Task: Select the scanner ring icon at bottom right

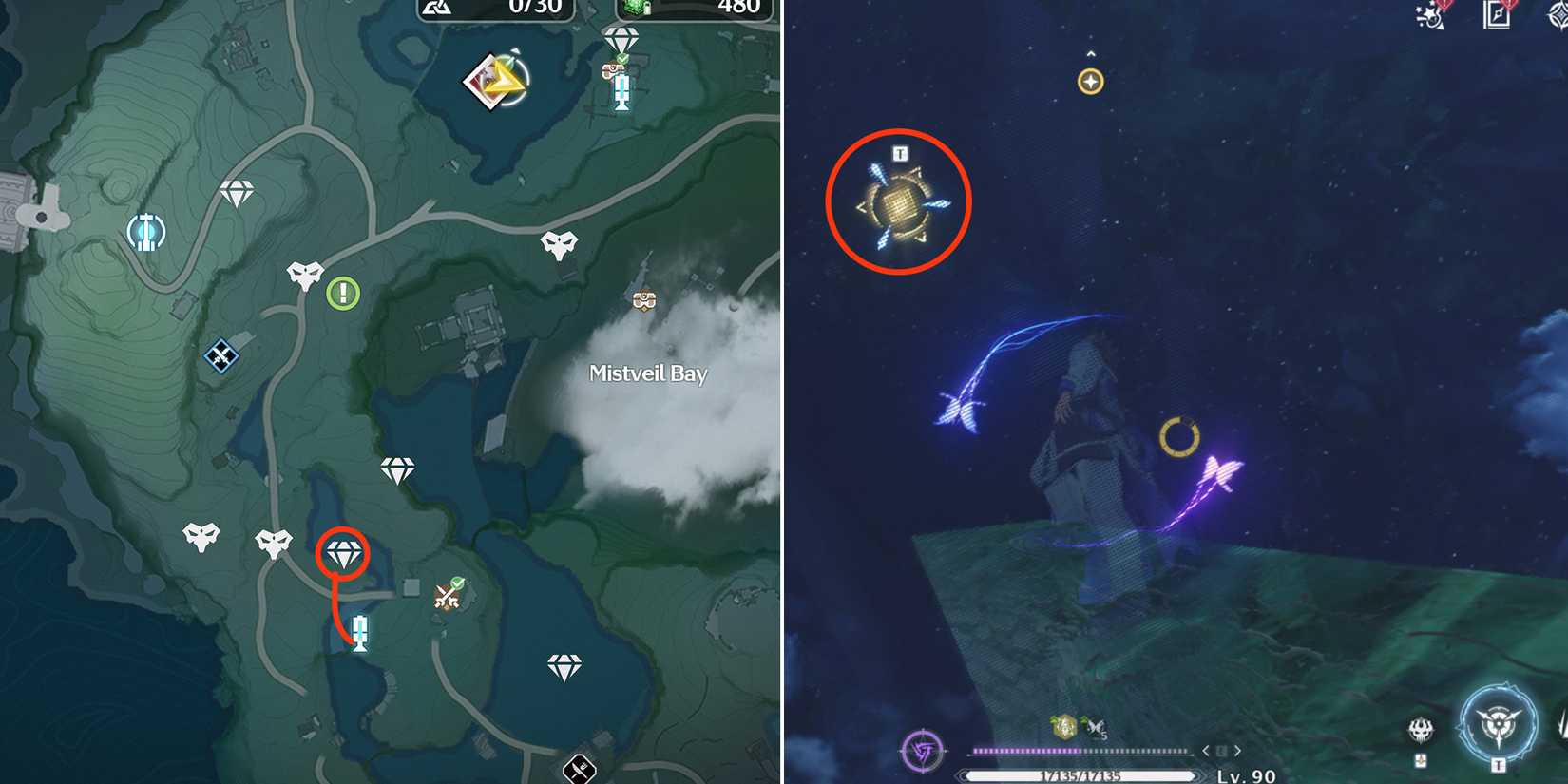Action: click(1498, 724)
